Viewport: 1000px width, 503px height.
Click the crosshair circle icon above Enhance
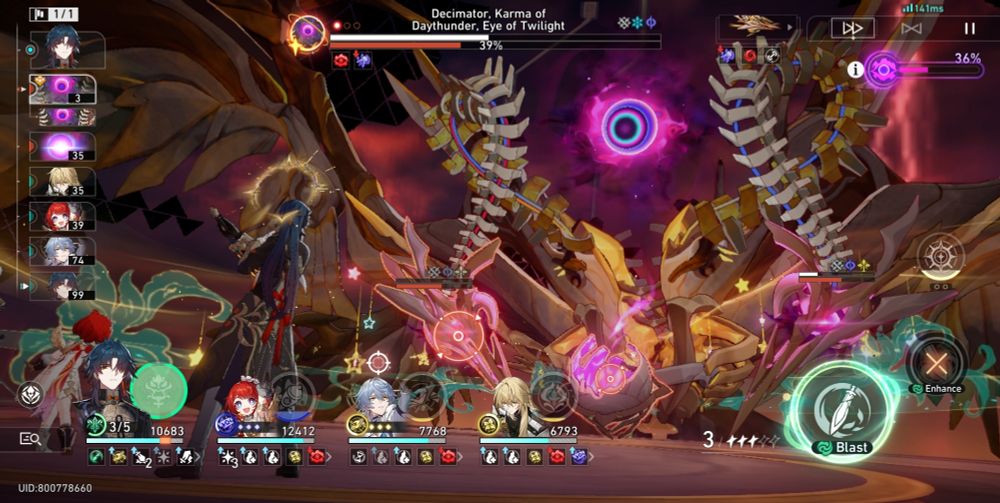click(940, 255)
